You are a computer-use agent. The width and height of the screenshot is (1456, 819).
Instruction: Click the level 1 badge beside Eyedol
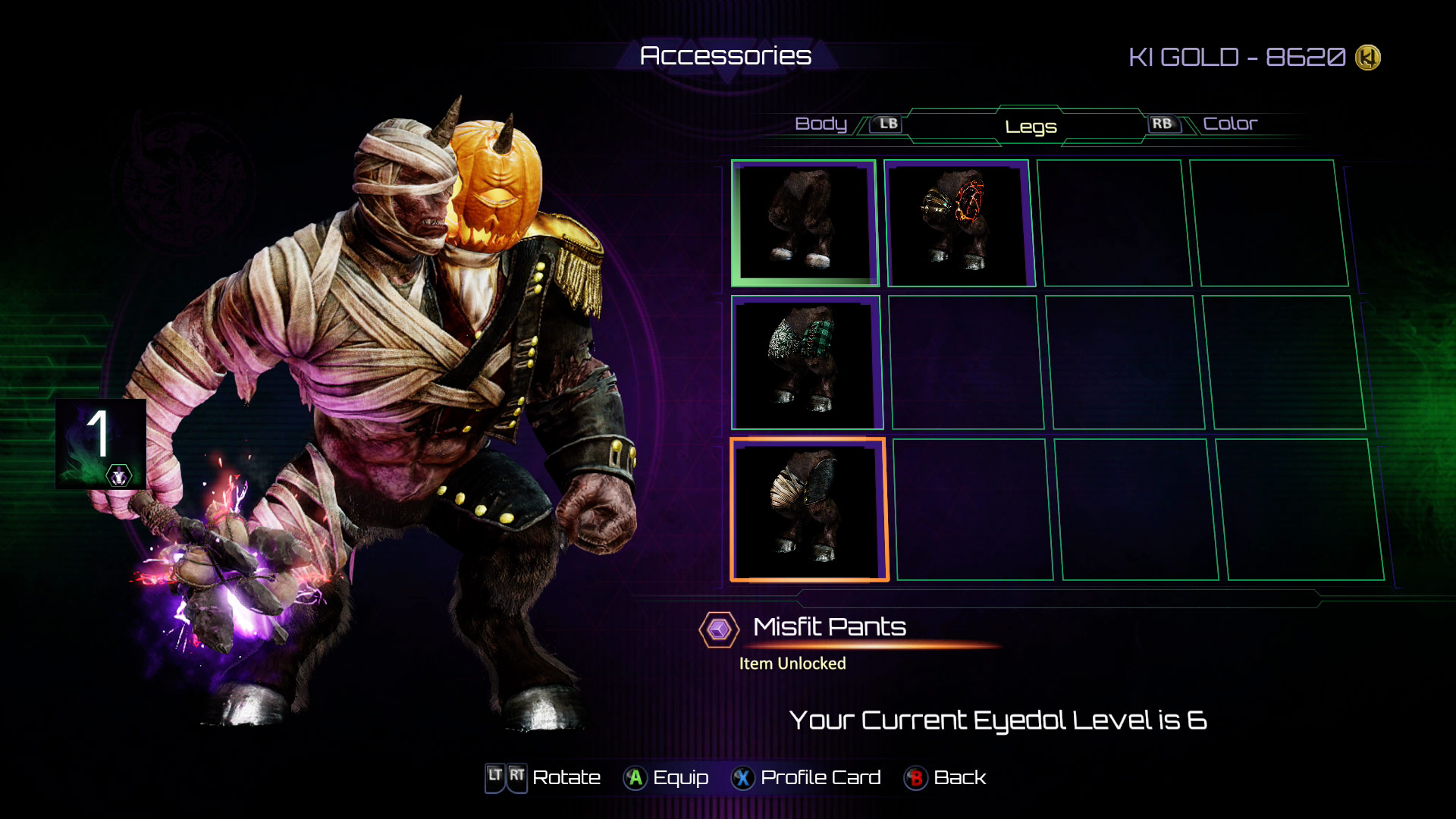(99, 443)
